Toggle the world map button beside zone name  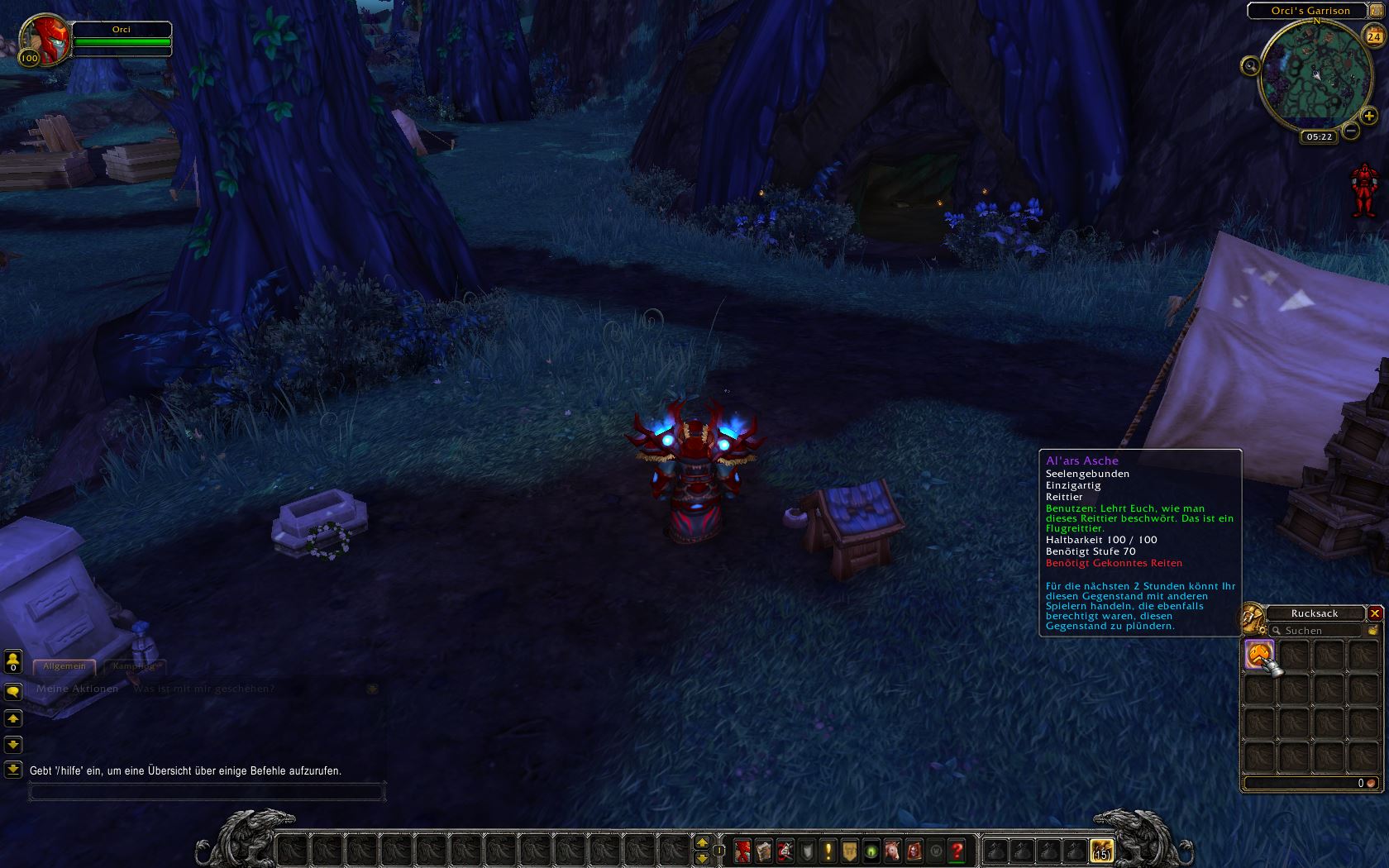1377,10
